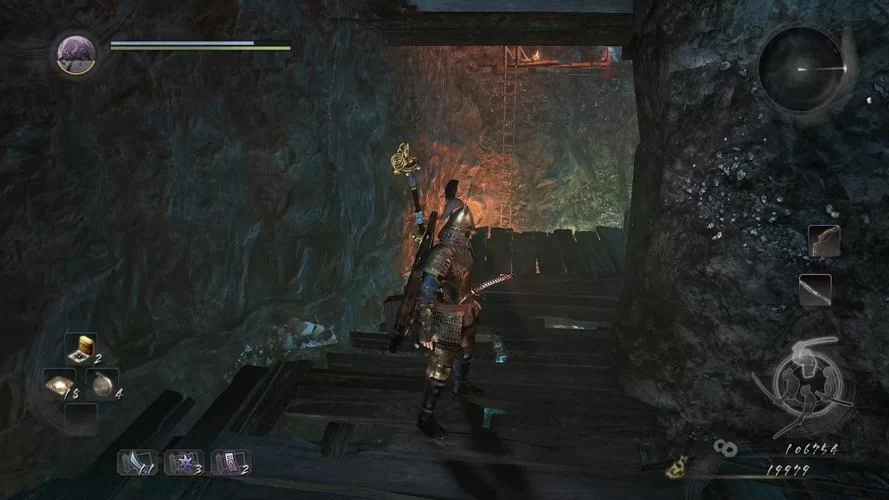Activate the purple talisman scroll shortcut

pos(229,462)
